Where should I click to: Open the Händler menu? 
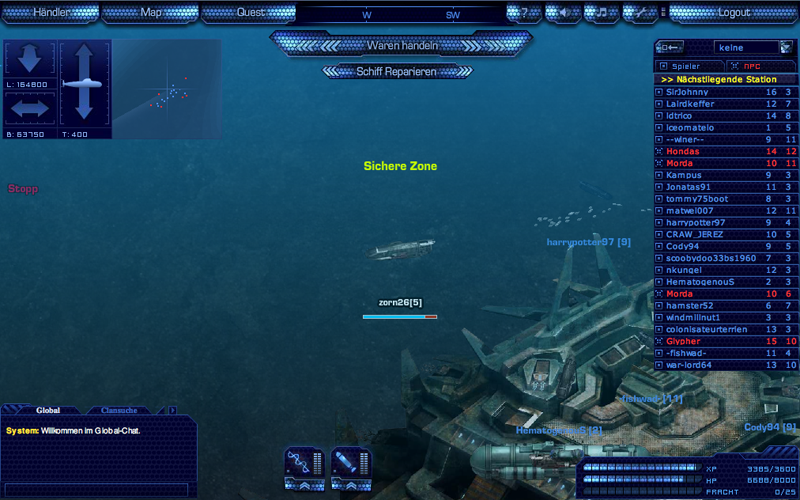coord(51,13)
